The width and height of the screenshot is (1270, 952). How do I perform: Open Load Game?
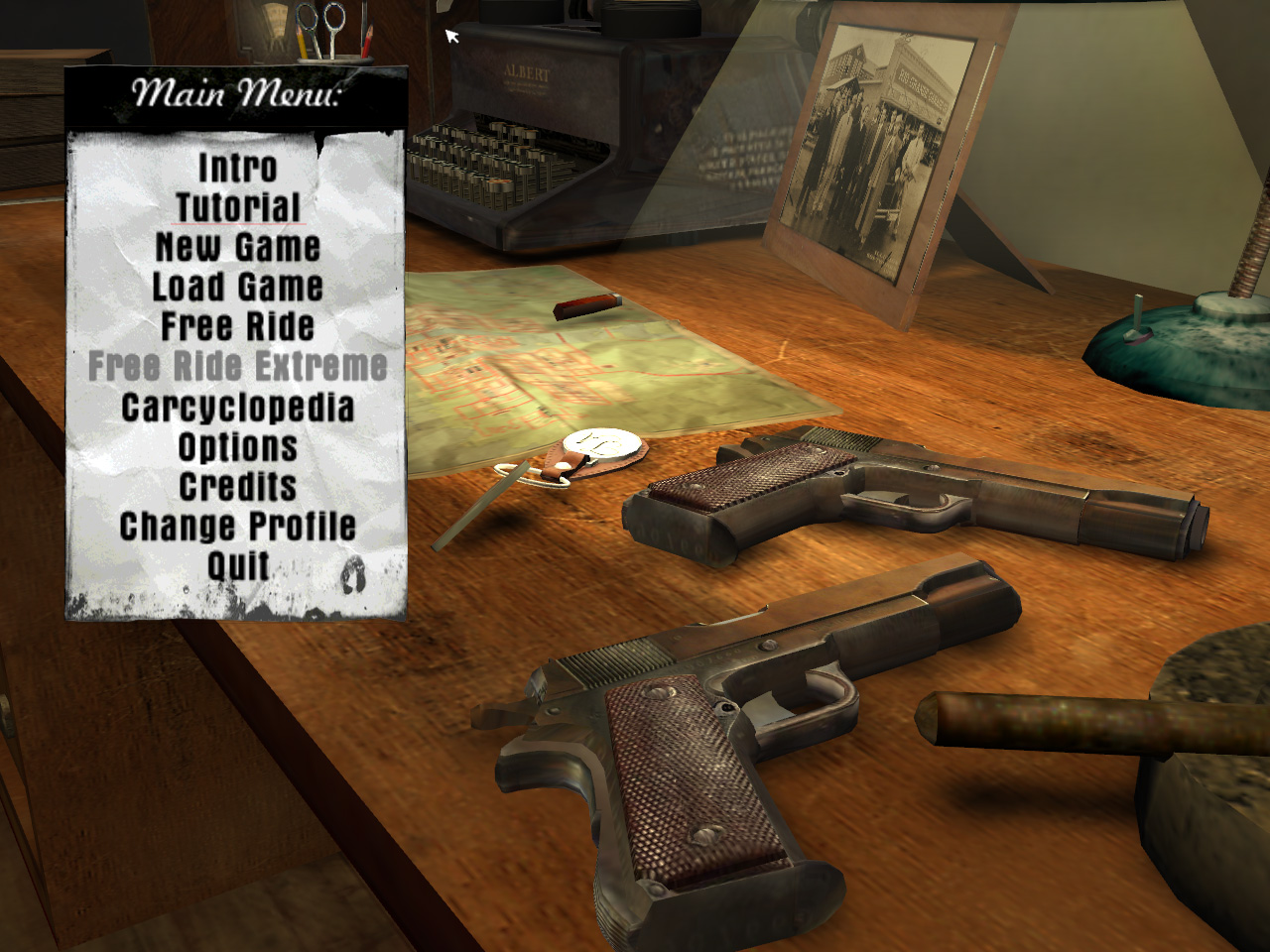[x=238, y=288]
